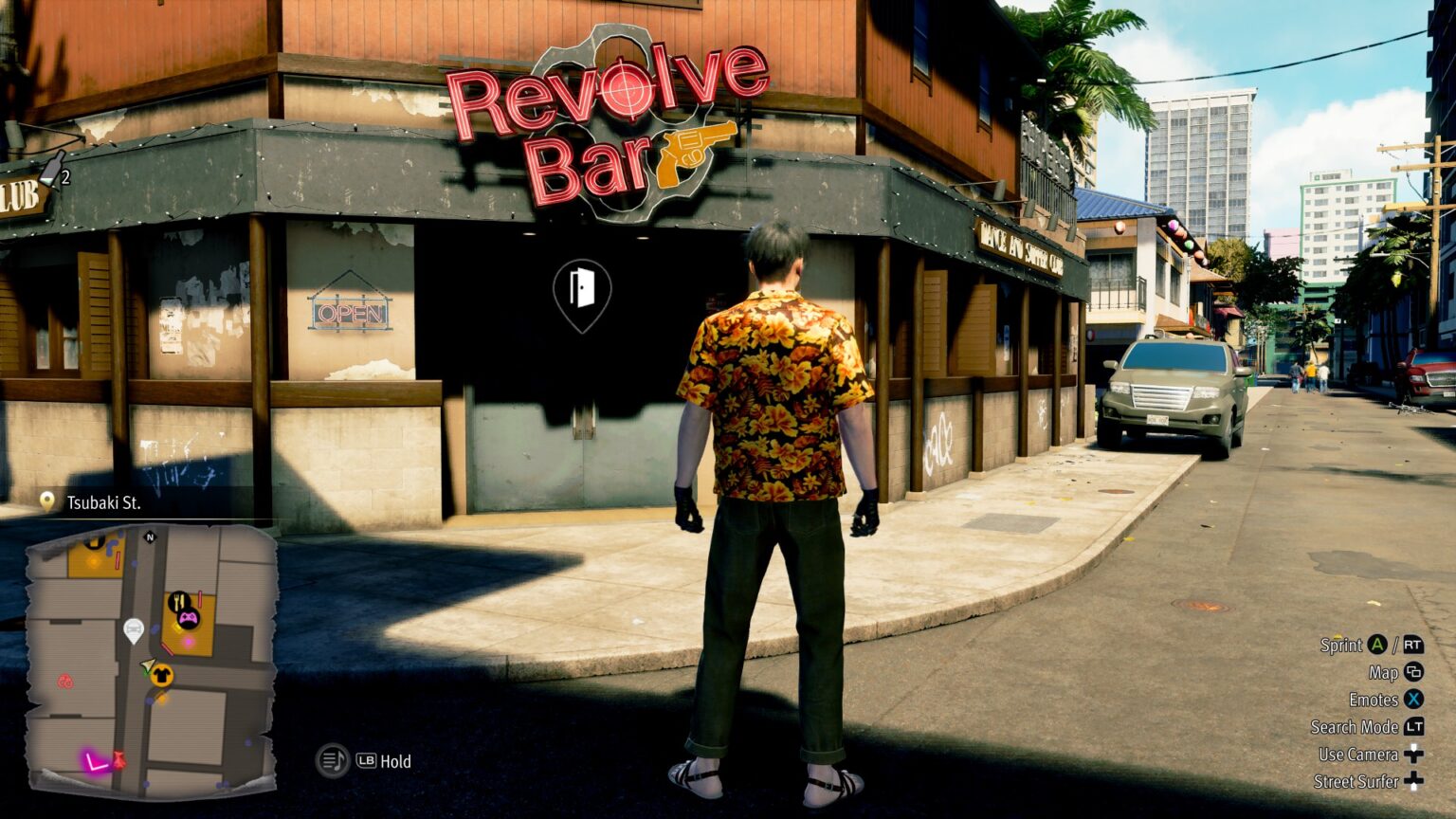
Task: Select the fork-and-knife restaurant icon on minimap
Action: [179, 601]
